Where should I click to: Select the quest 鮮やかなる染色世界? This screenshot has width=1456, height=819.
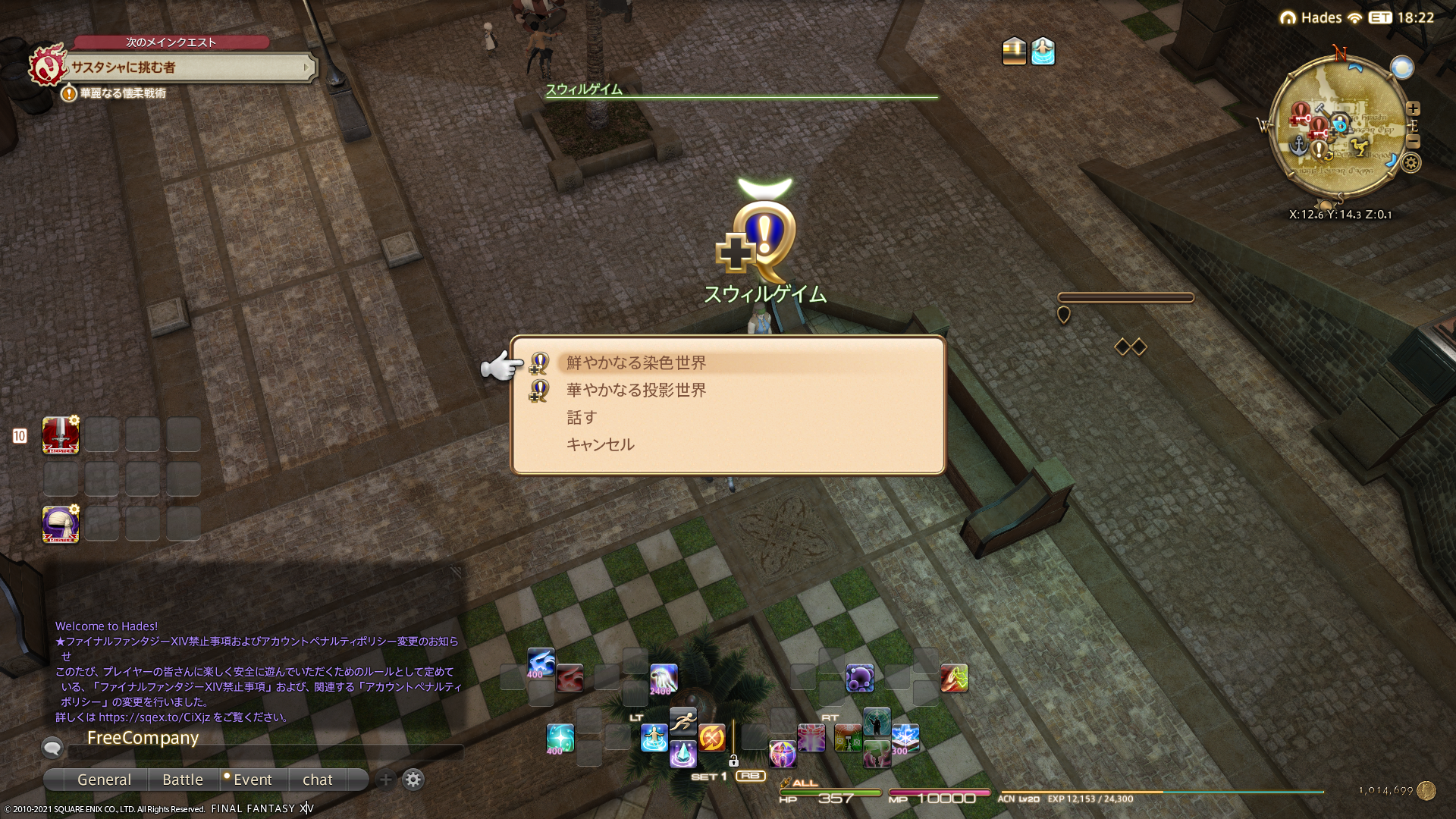(635, 363)
